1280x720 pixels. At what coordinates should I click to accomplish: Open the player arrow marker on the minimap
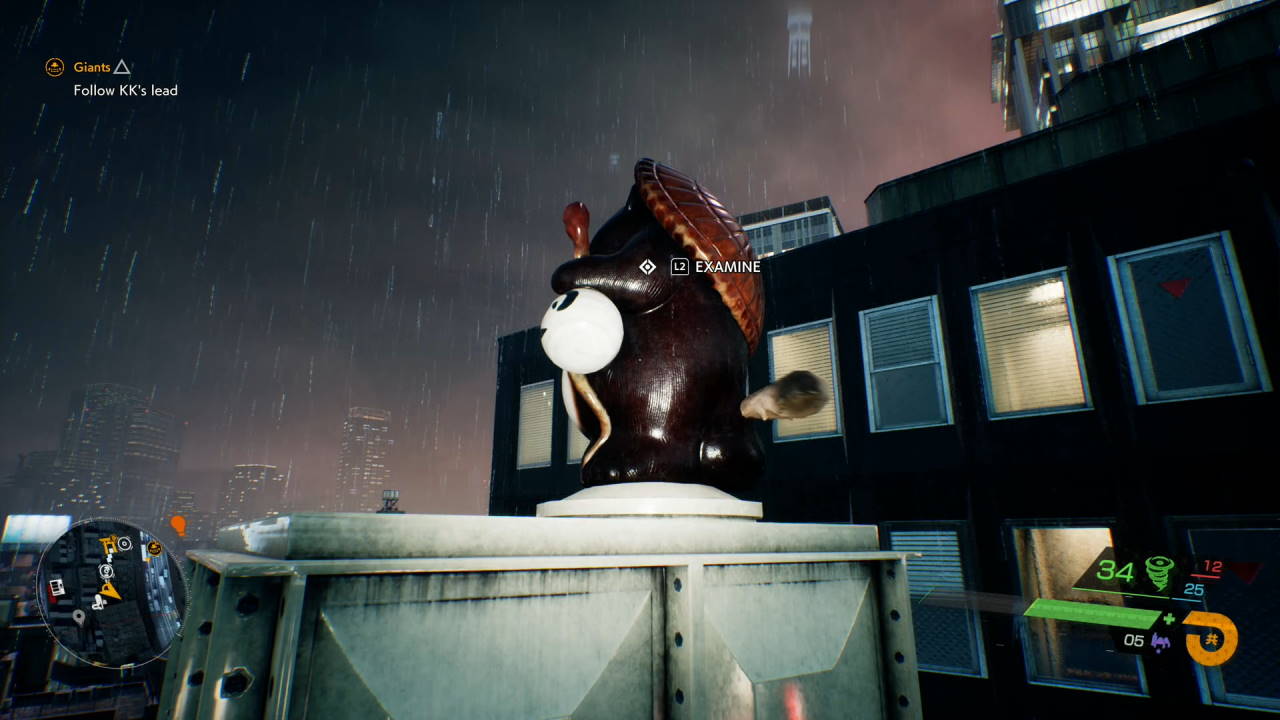pos(109,590)
